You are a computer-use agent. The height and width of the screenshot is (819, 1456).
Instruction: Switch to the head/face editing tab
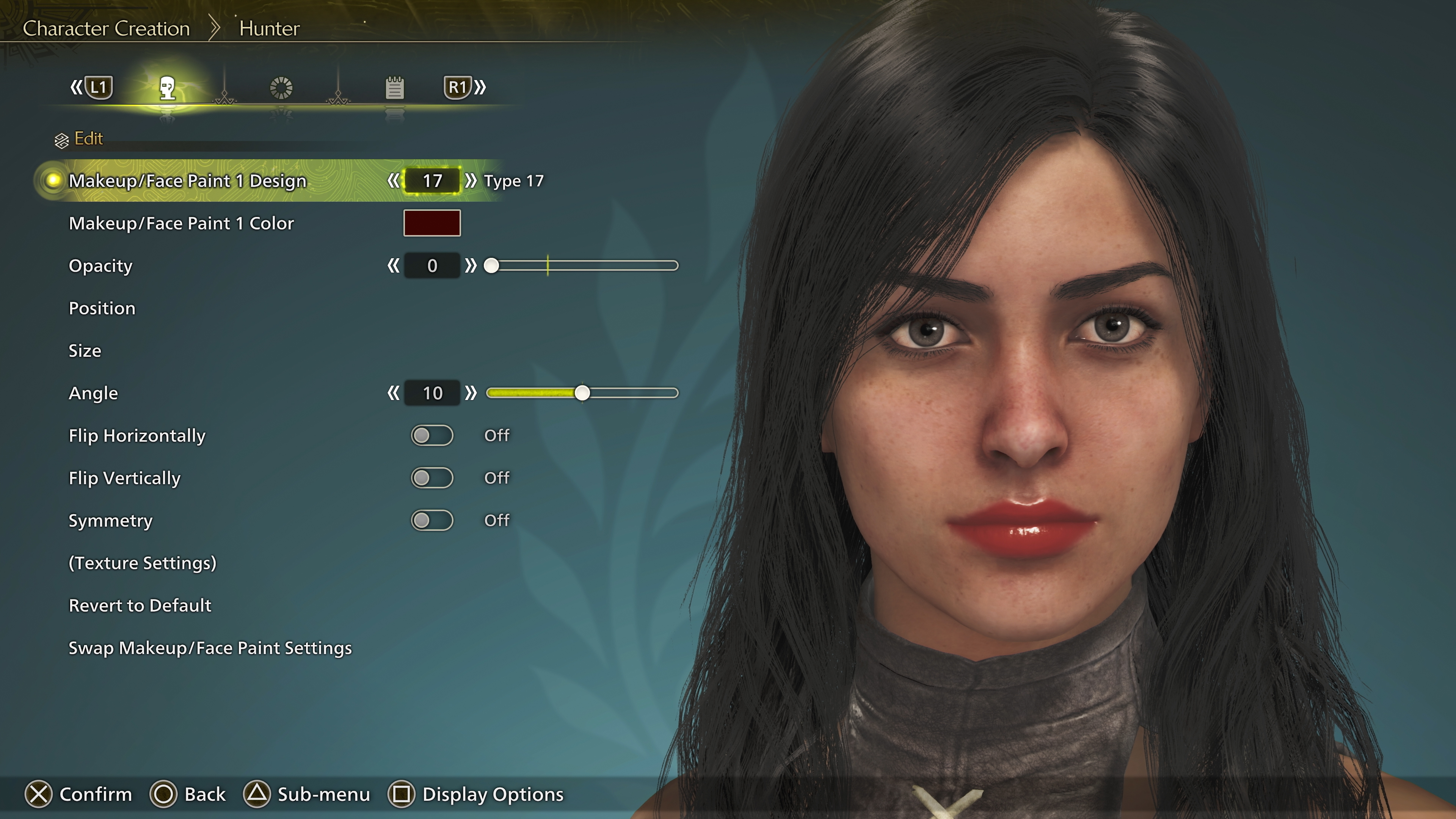point(167,88)
